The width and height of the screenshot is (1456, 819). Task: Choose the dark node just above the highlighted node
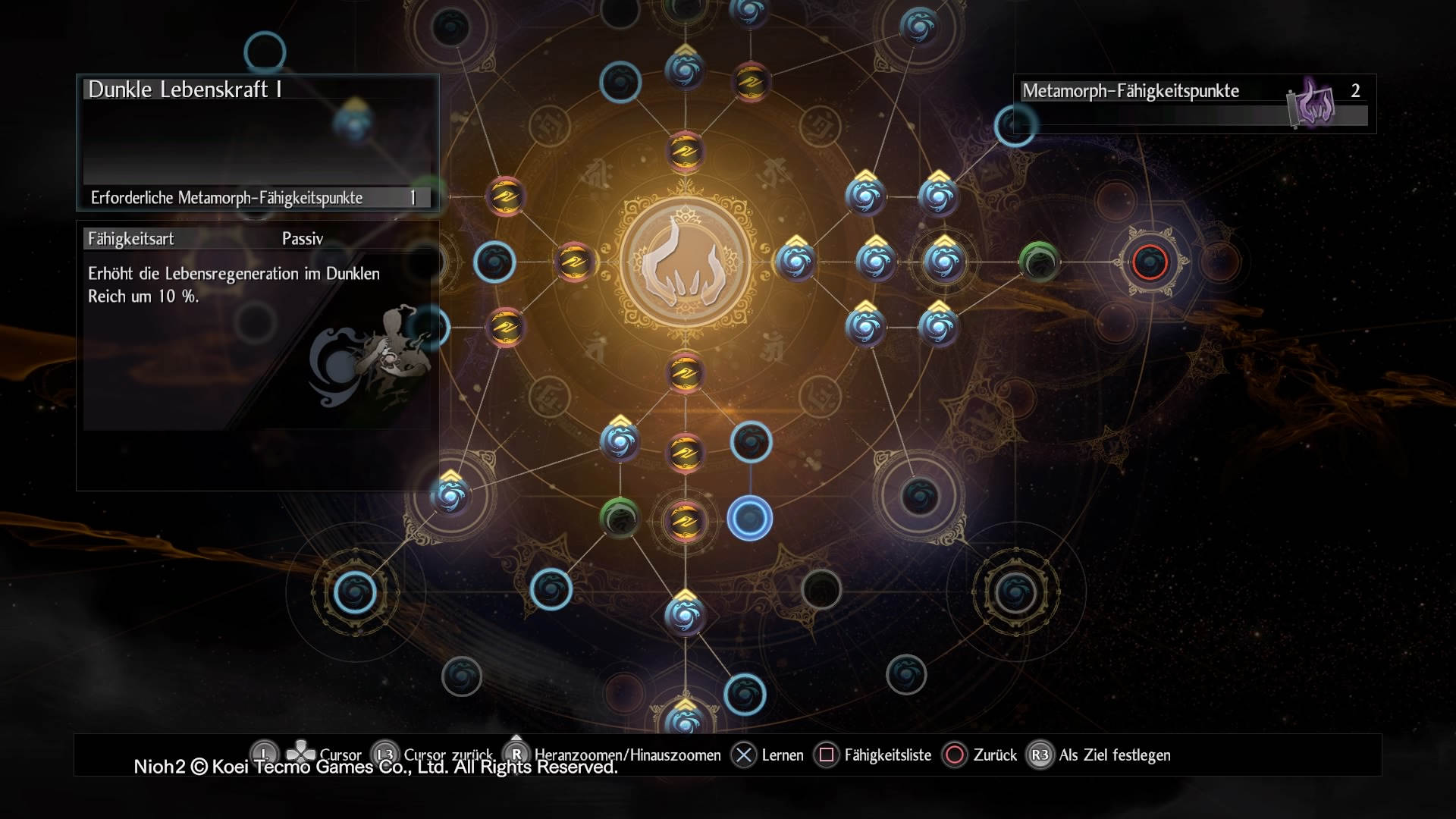[751, 442]
